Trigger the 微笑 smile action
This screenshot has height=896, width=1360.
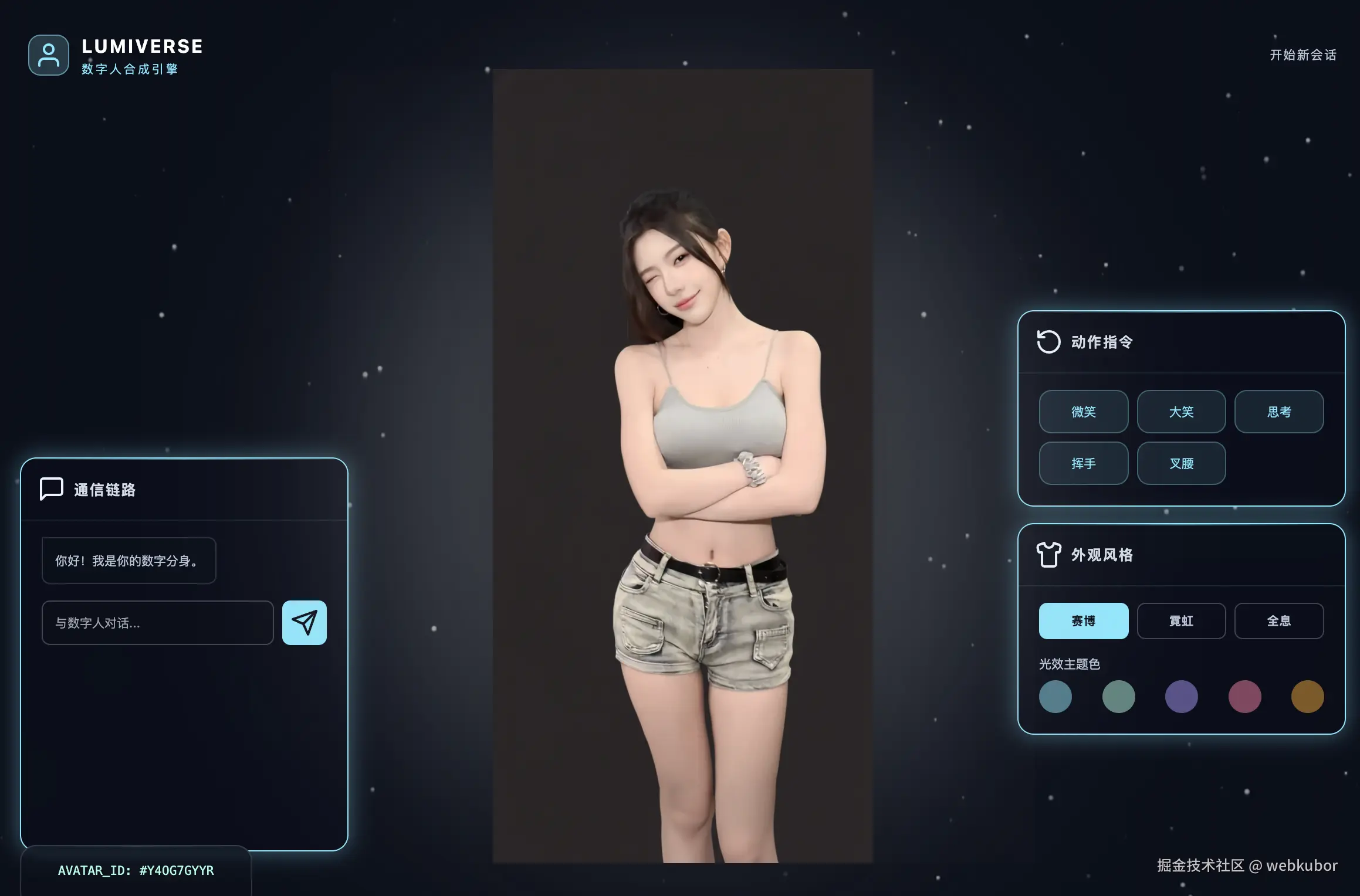point(1083,412)
